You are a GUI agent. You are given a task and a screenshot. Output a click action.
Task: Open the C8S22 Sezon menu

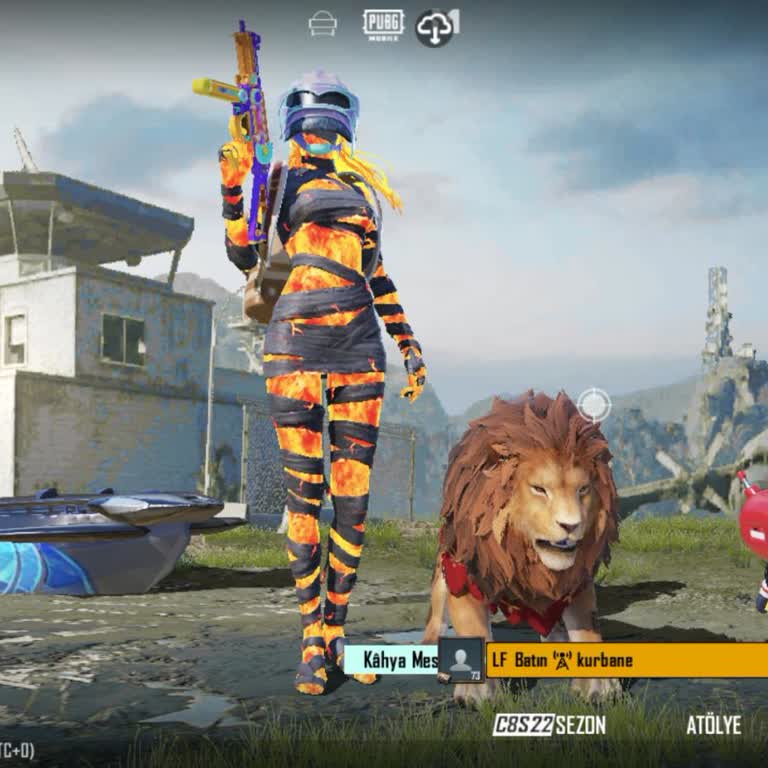click(548, 725)
